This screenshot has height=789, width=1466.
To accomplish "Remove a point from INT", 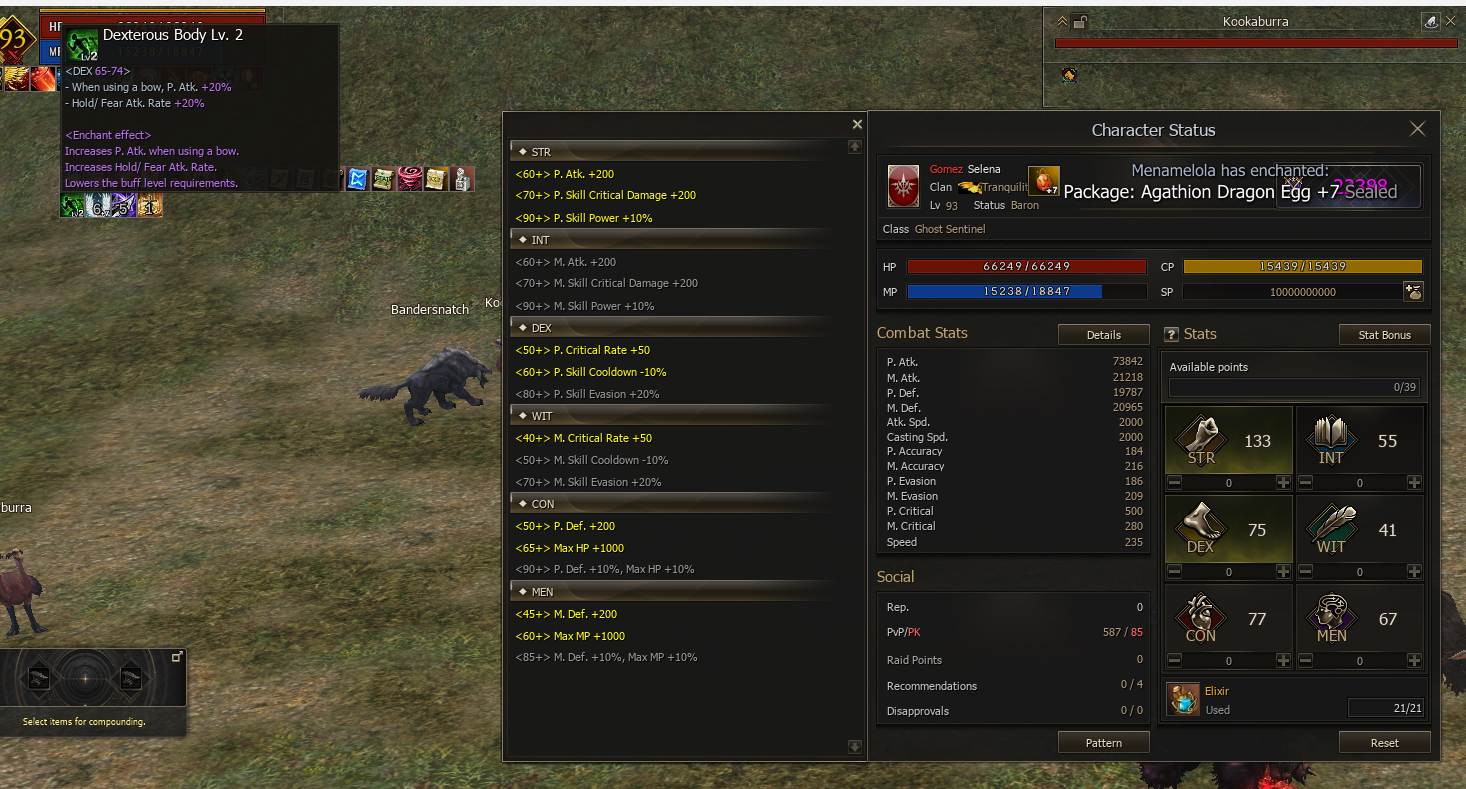I will pyautogui.click(x=1305, y=483).
